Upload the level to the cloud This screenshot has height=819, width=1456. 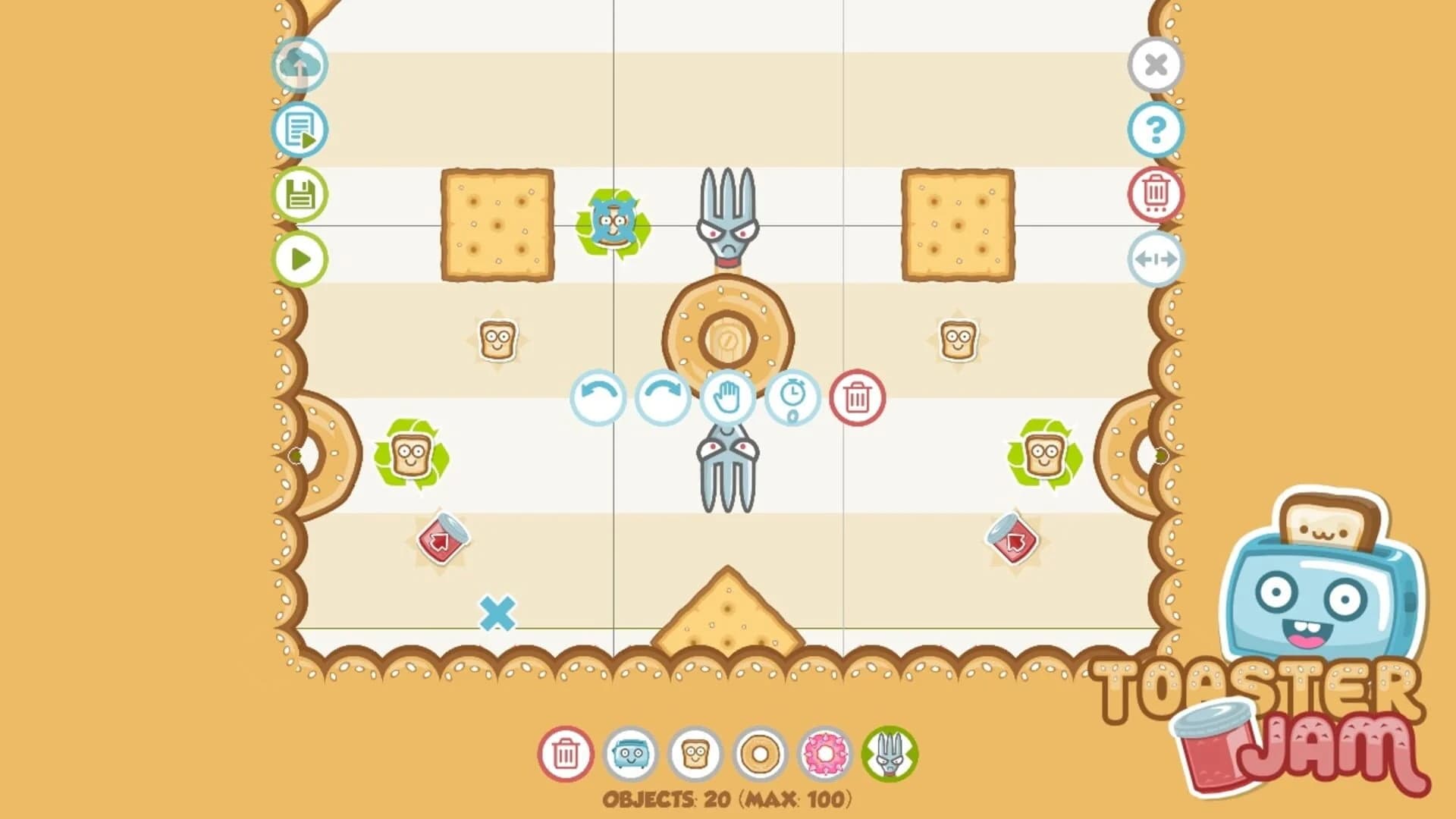click(300, 67)
